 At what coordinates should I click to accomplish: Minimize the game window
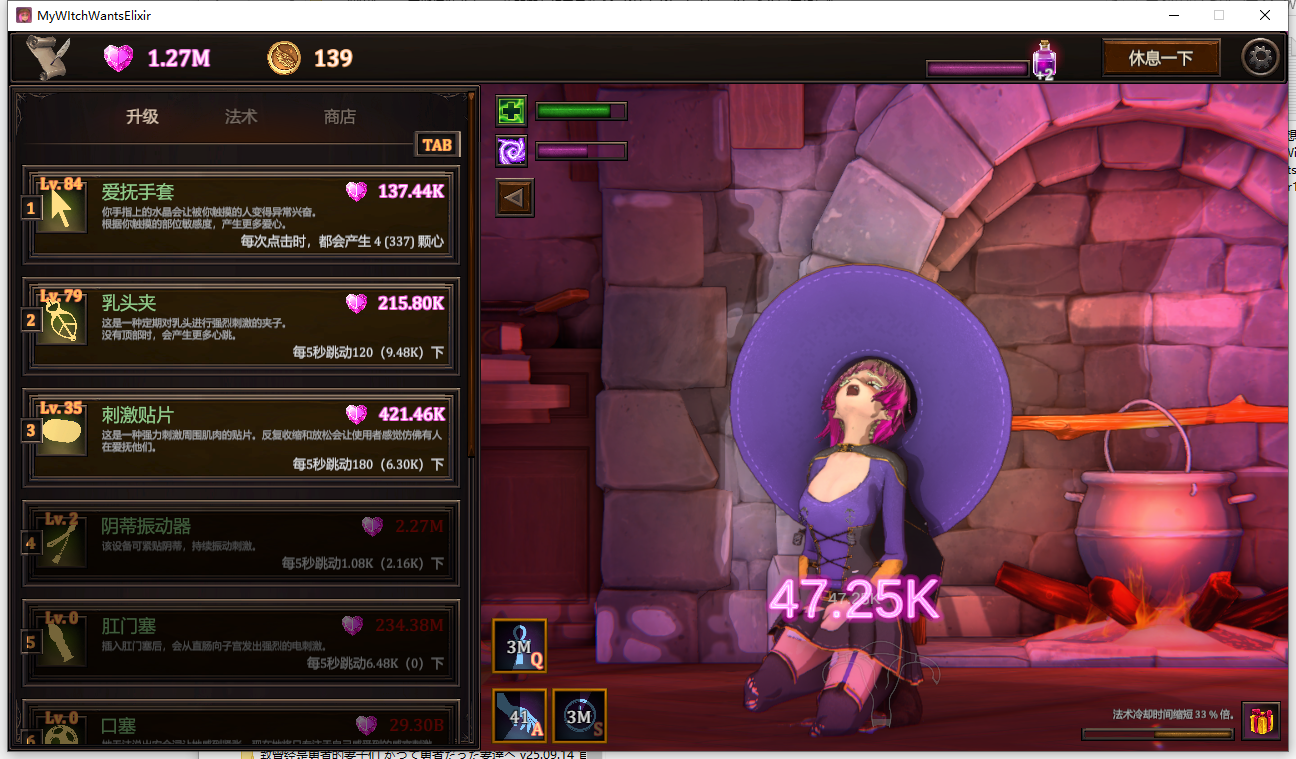click(1173, 15)
